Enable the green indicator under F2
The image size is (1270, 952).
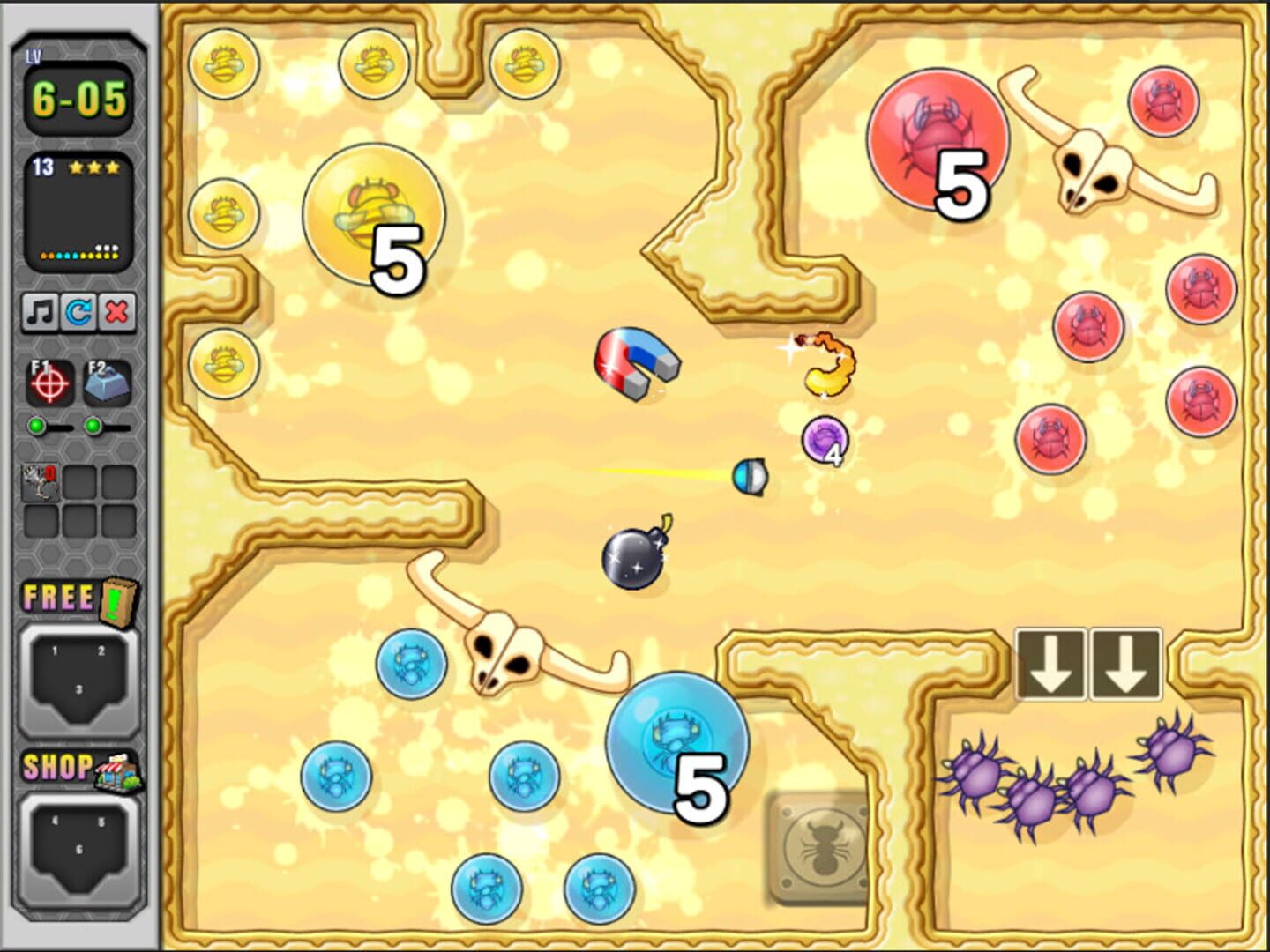(93, 427)
